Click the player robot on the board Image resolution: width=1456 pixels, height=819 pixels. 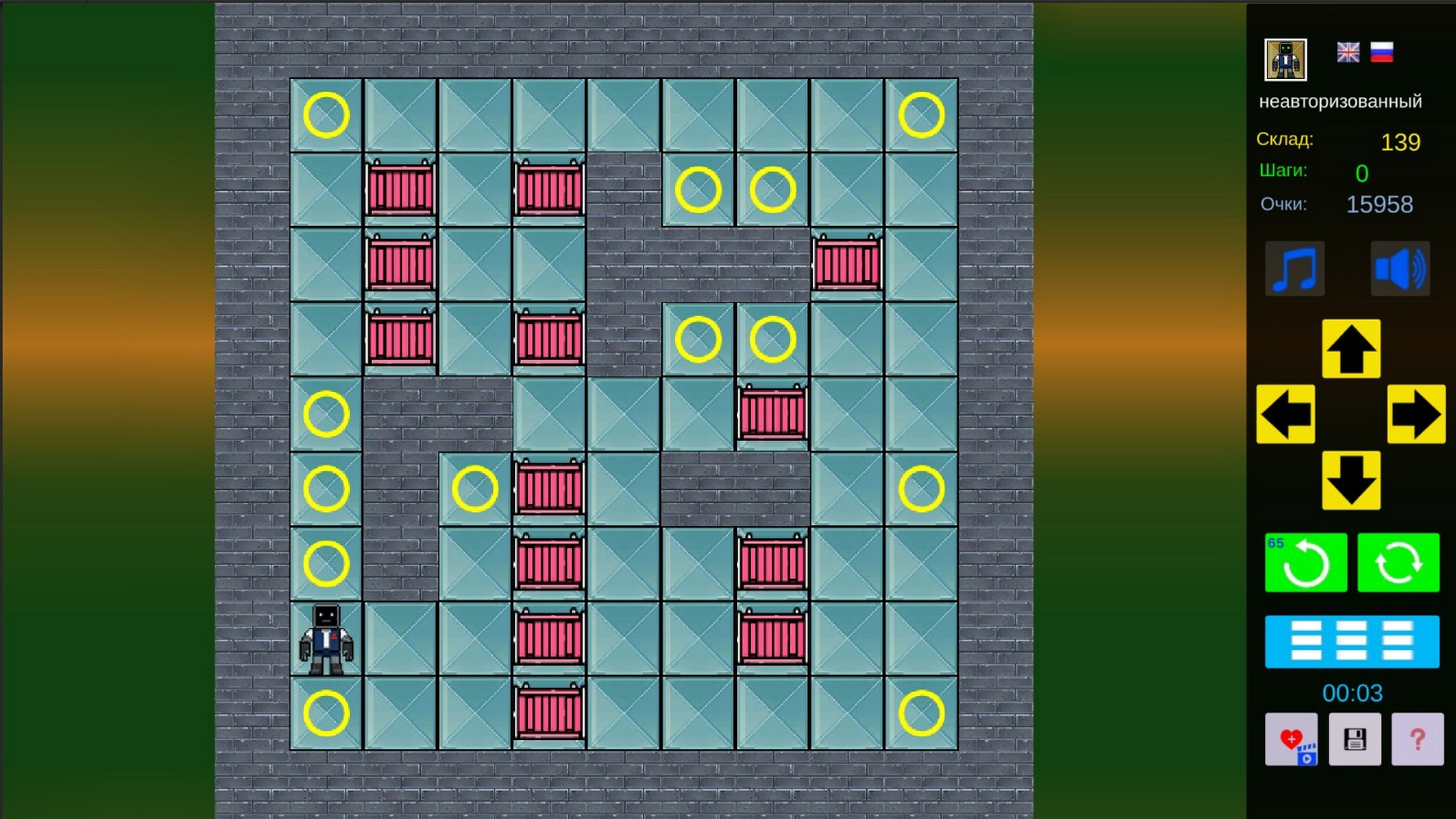[325, 638]
